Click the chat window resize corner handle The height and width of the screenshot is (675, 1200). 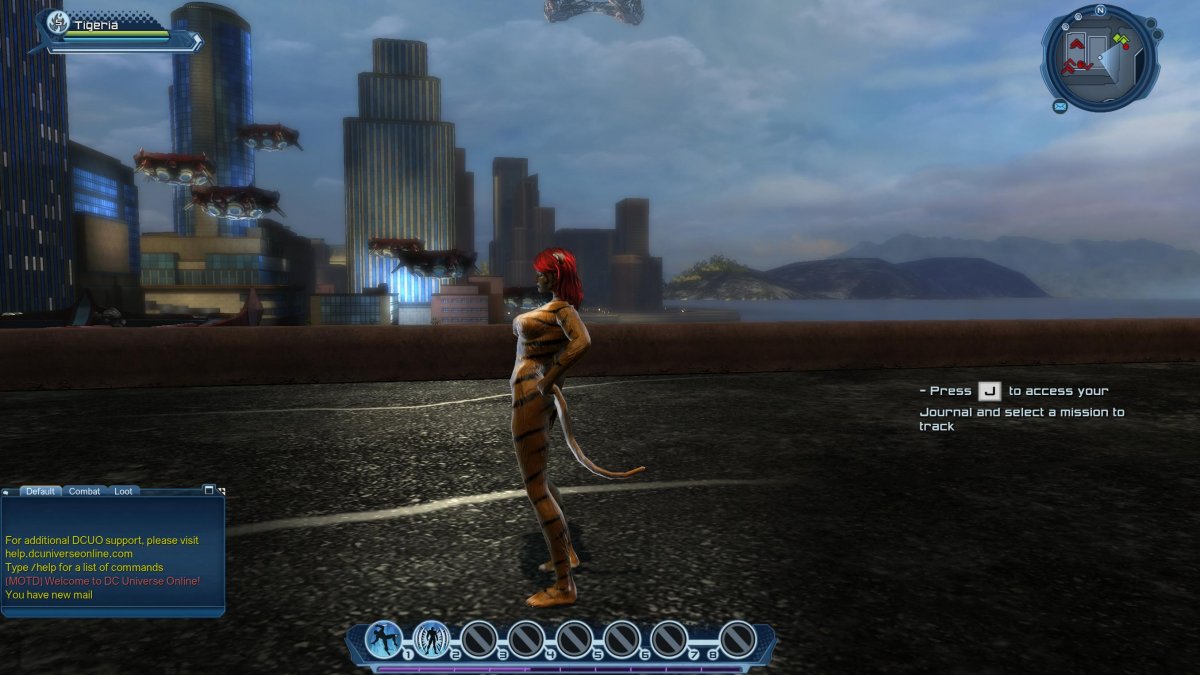coord(221,491)
